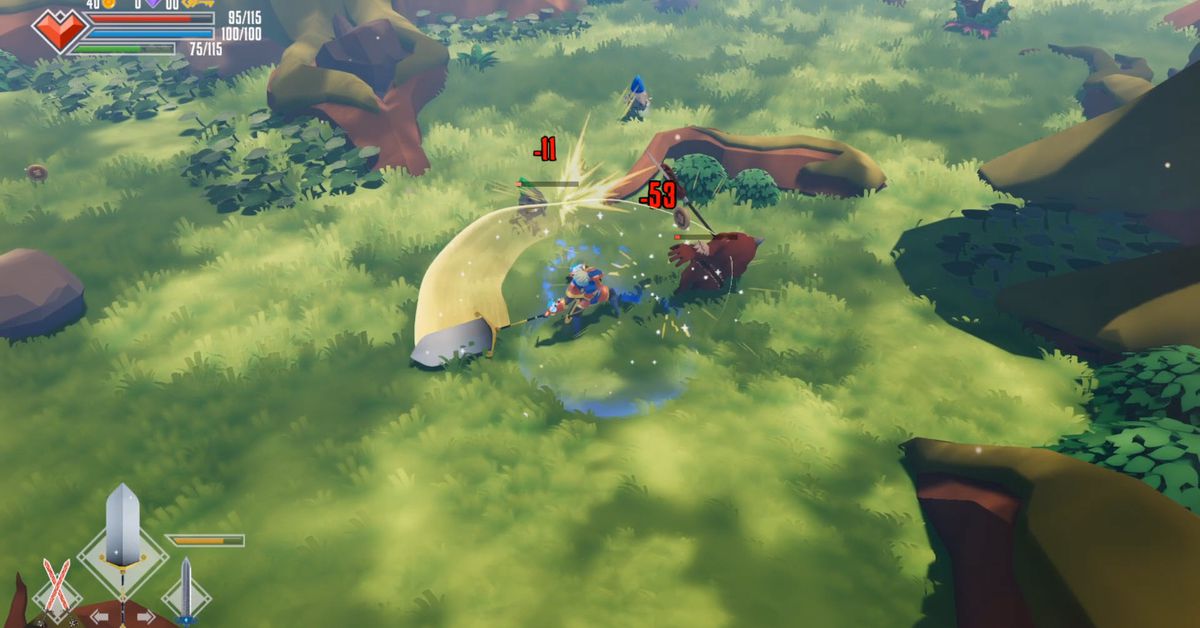
Task: Click the red heart gem emblem
Action: pos(58,30)
